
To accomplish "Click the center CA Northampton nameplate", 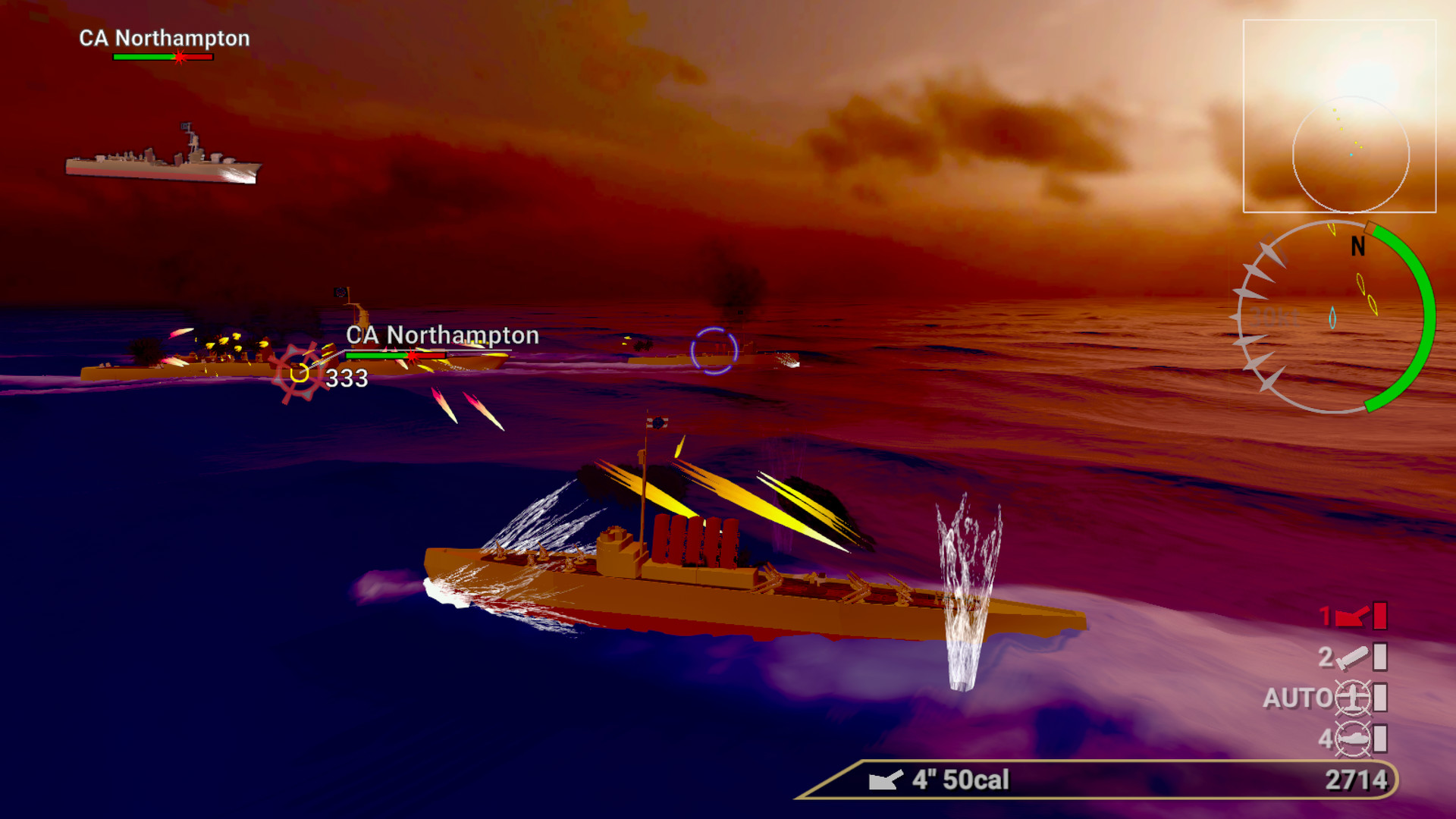I will click(x=442, y=334).
